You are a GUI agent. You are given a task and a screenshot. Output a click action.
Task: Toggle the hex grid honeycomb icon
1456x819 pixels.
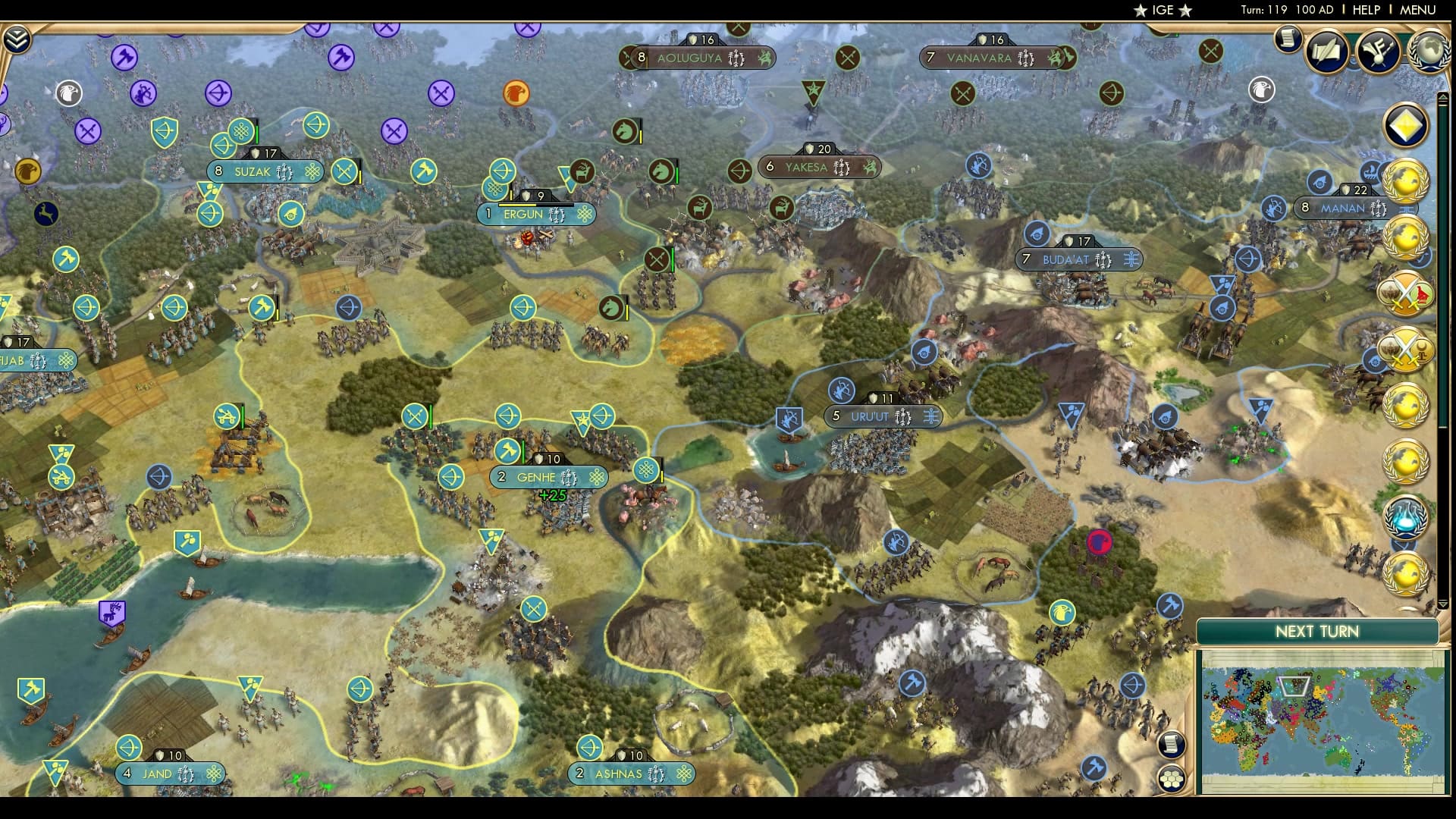click(x=1172, y=777)
